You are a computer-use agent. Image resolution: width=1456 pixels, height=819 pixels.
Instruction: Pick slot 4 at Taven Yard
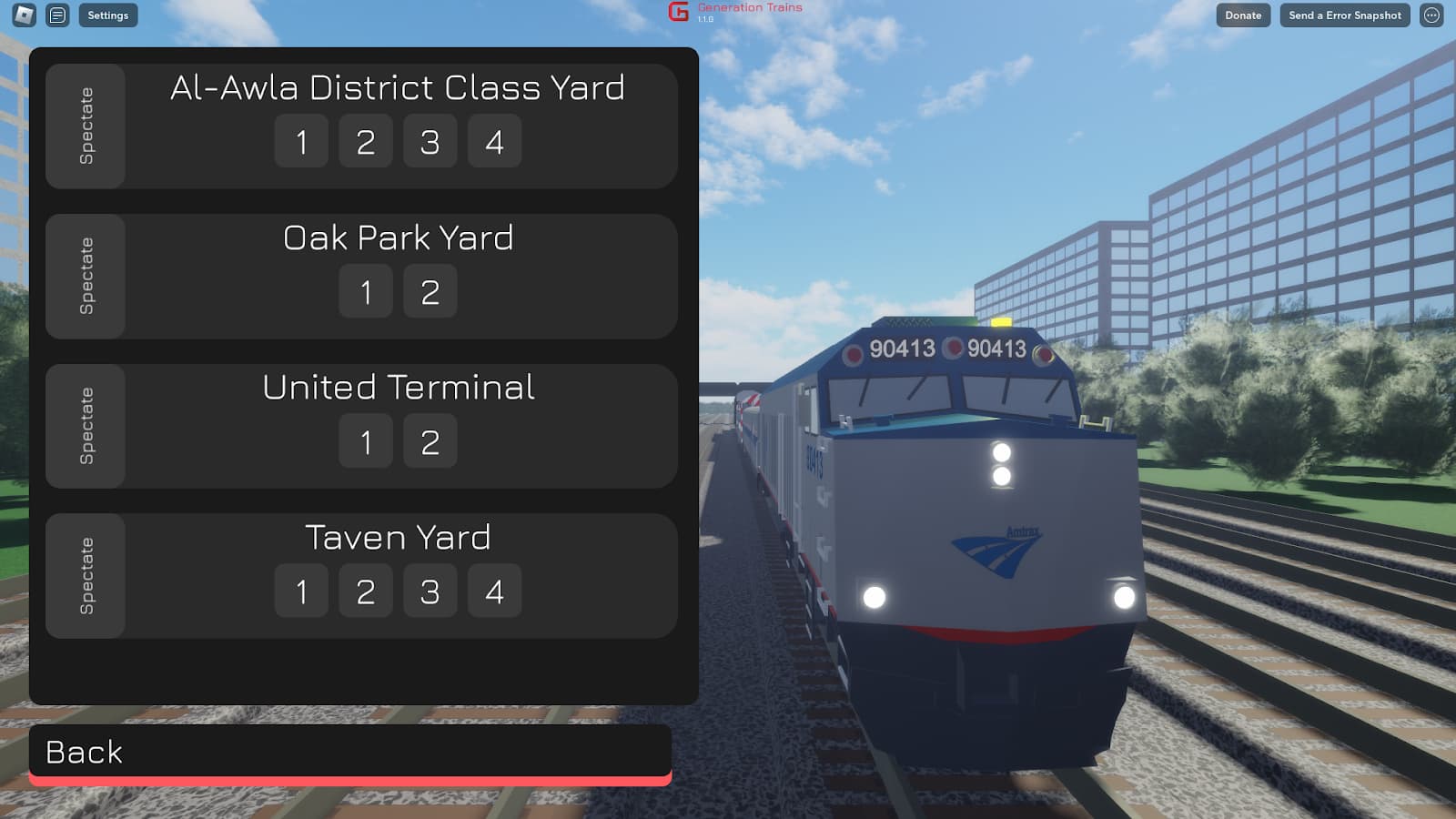494,591
